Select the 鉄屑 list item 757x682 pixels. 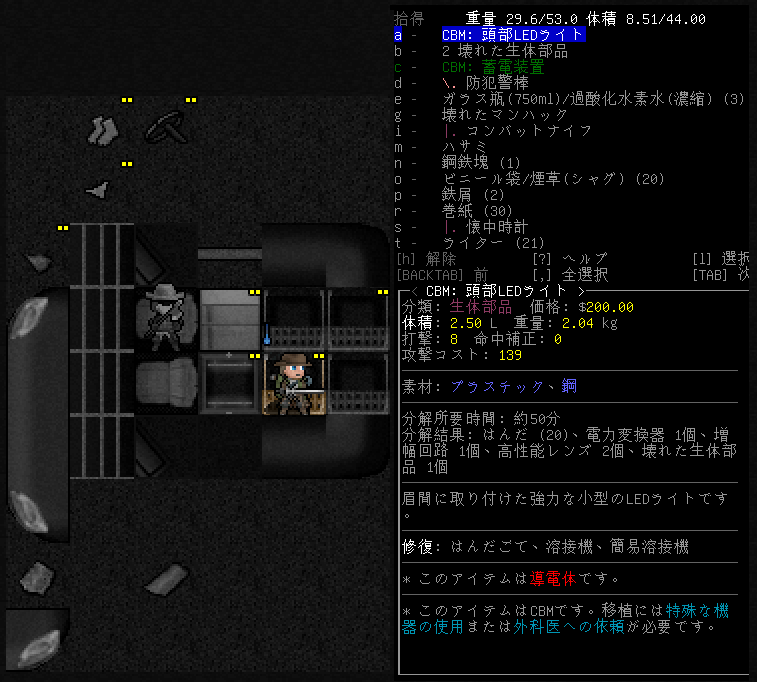tap(473, 195)
